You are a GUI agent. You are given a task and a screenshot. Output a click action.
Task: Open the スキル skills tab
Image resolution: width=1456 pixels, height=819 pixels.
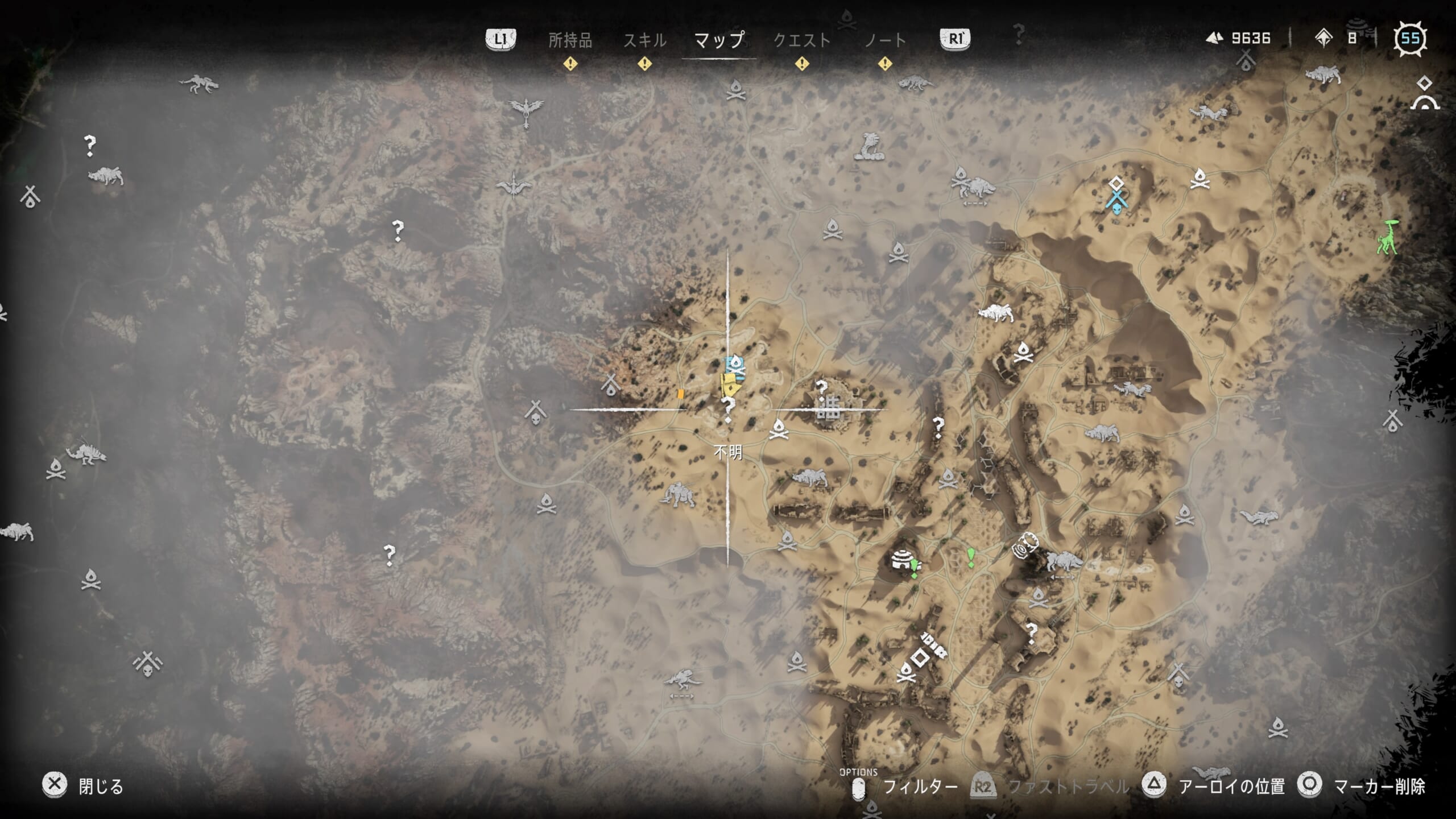644,40
